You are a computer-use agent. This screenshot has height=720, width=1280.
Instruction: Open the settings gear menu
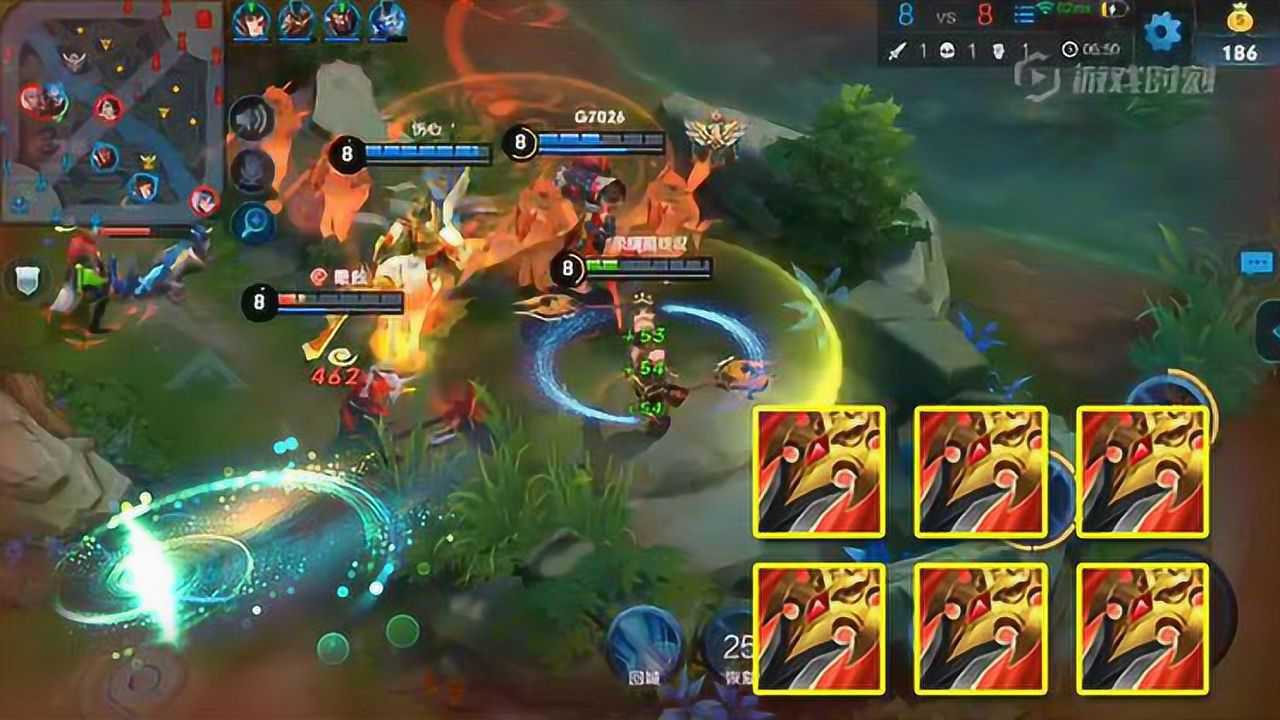(x=1162, y=33)
